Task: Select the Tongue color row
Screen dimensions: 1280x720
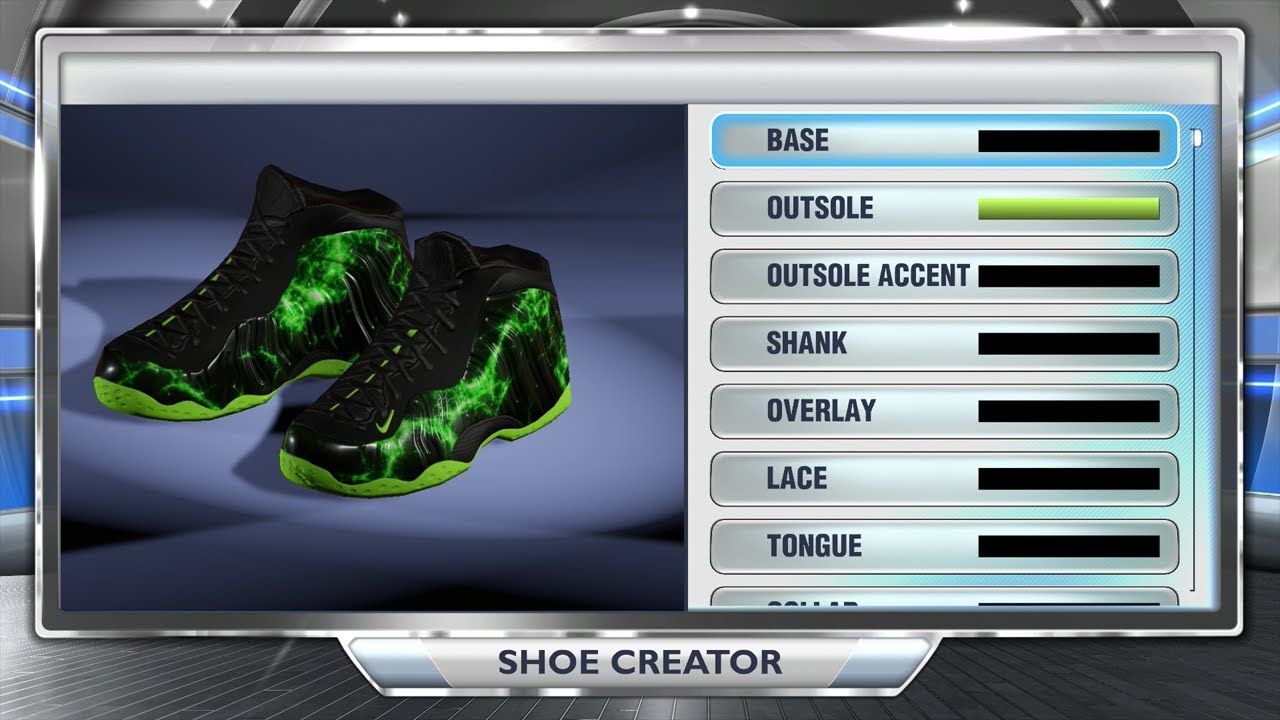Action: (x=943, y=546)
